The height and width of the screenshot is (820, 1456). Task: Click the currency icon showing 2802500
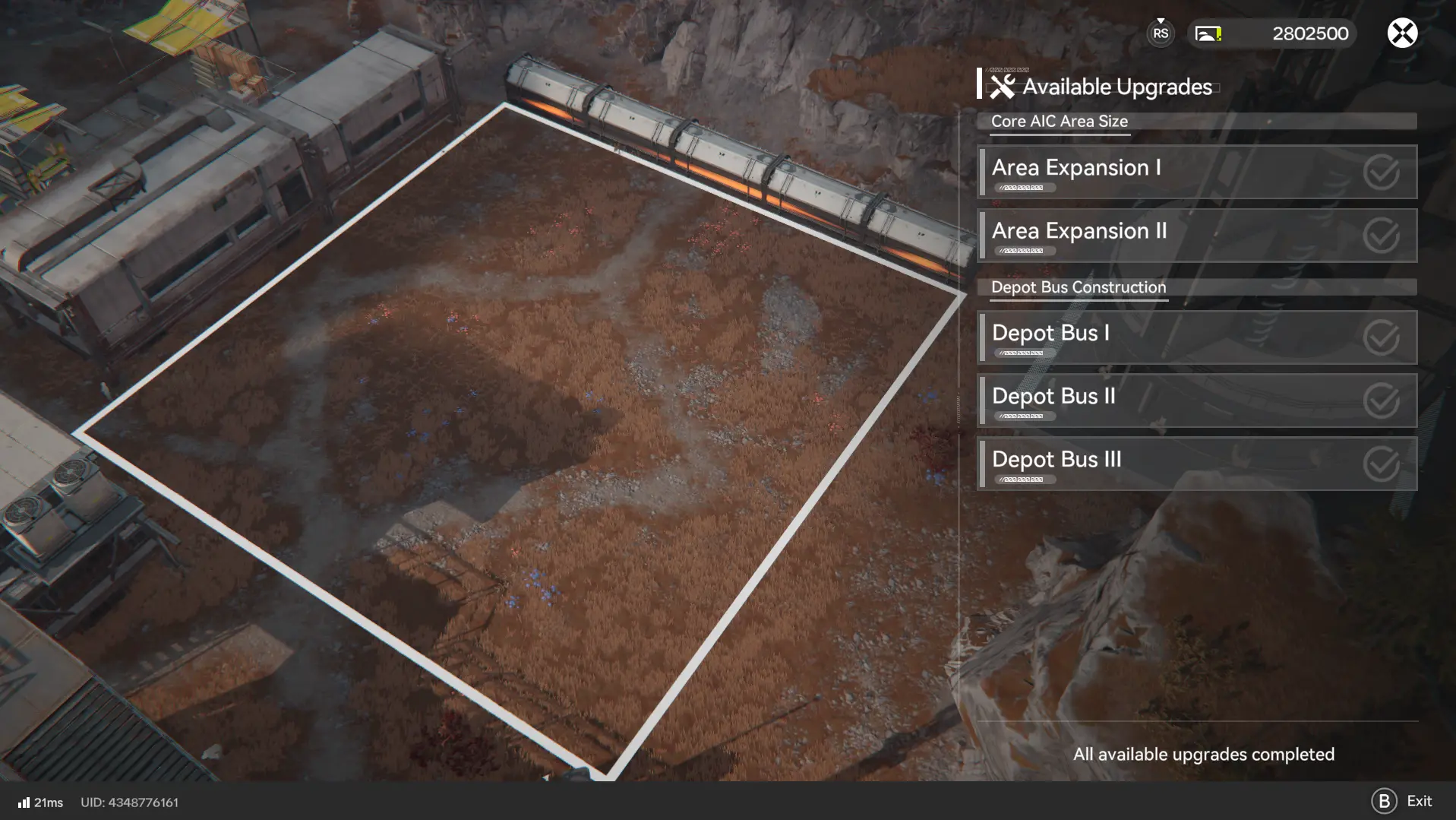(1207, 33)
